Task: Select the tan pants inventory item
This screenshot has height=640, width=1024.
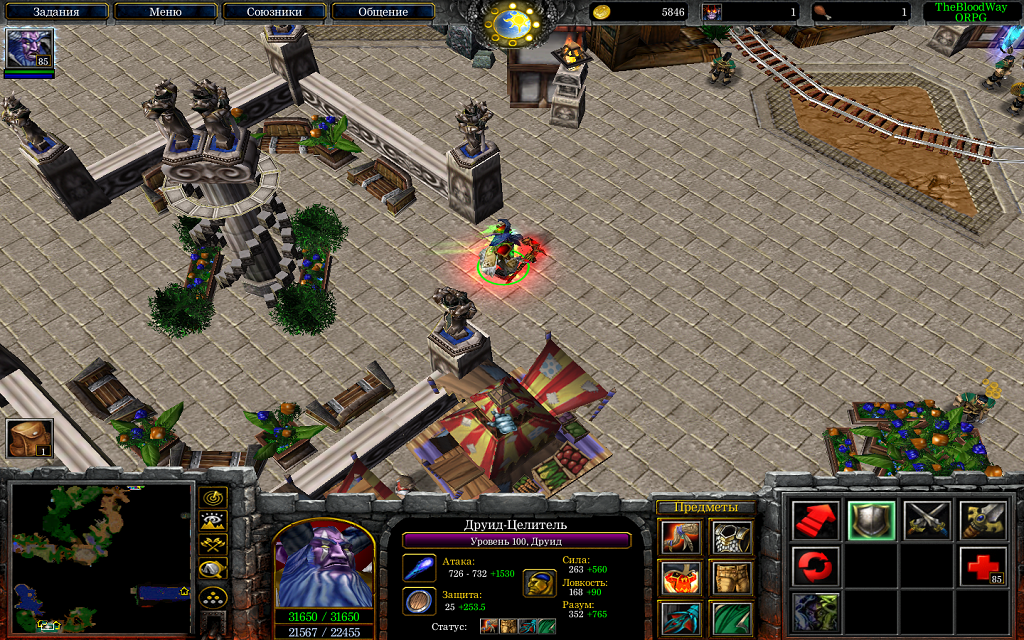Action: pyautogui.click(x=731, y=578)
